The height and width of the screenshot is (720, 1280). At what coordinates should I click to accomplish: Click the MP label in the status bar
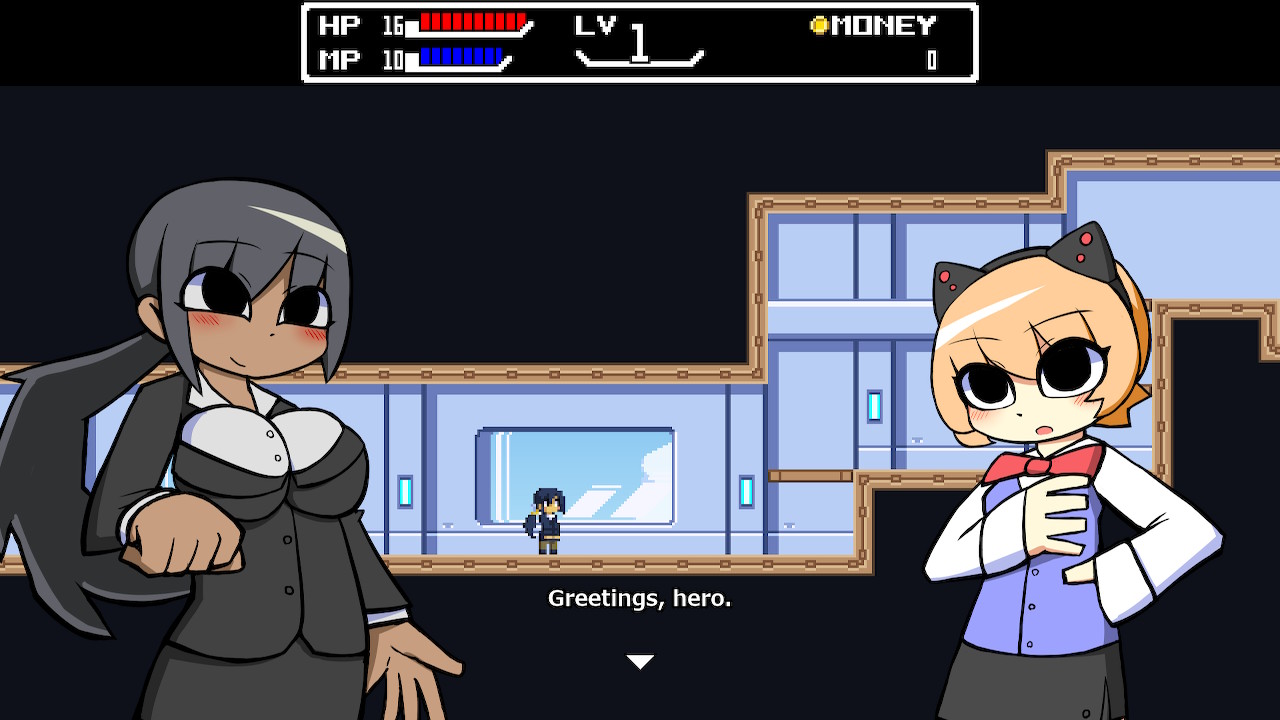[337, 59]
